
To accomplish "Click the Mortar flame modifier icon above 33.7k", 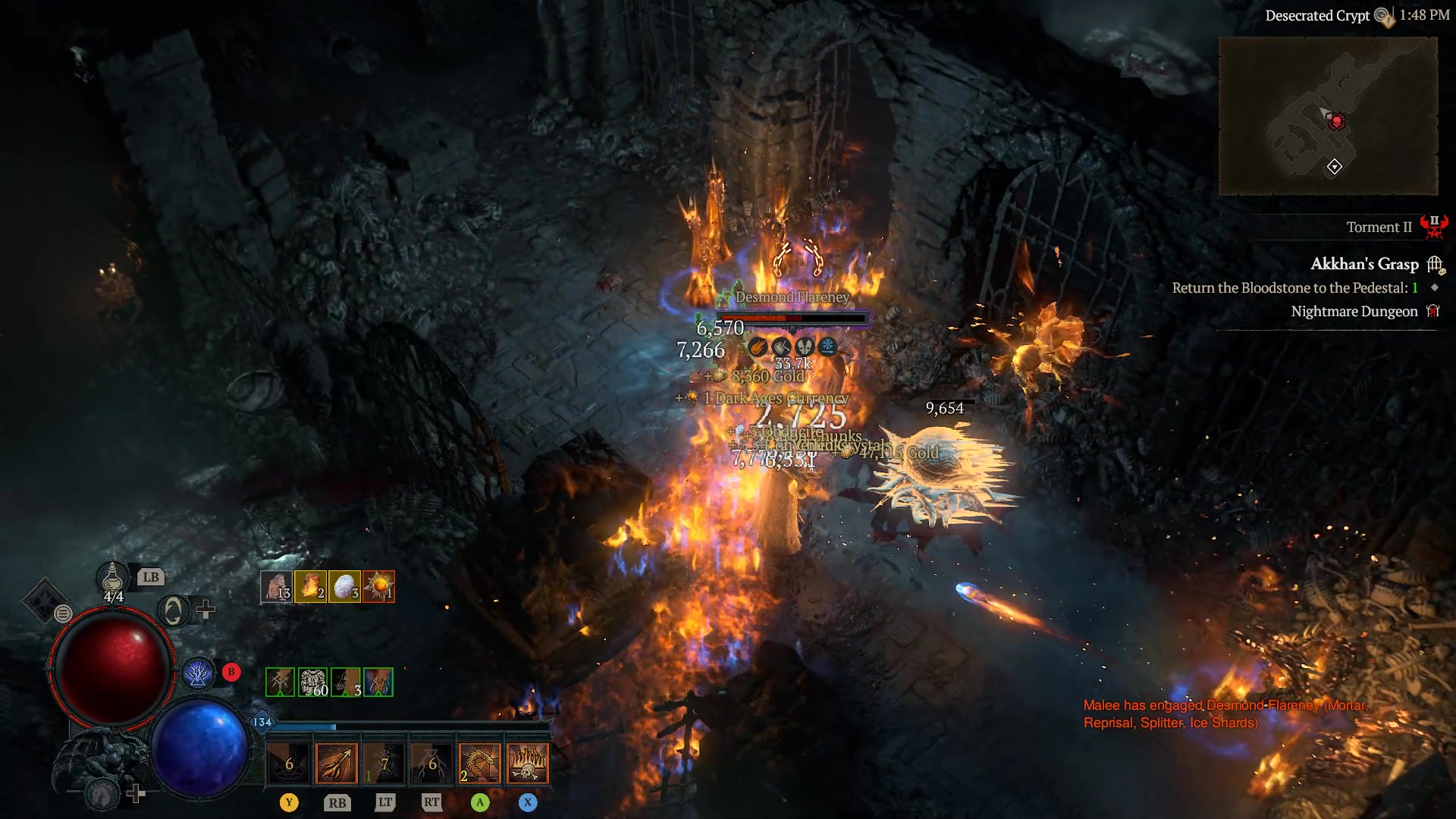I will point(758,347).
